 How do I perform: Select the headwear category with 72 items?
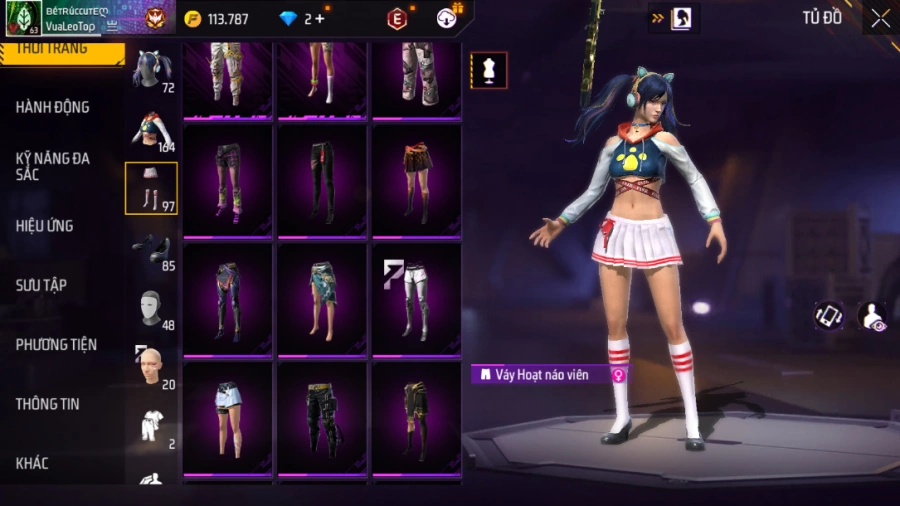pos(151,70)
